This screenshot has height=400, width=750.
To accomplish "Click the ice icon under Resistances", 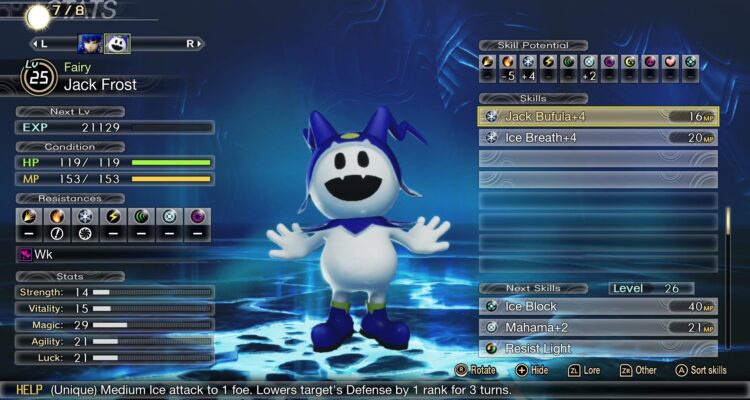I will pyautogui.click(x=86, y=216).
